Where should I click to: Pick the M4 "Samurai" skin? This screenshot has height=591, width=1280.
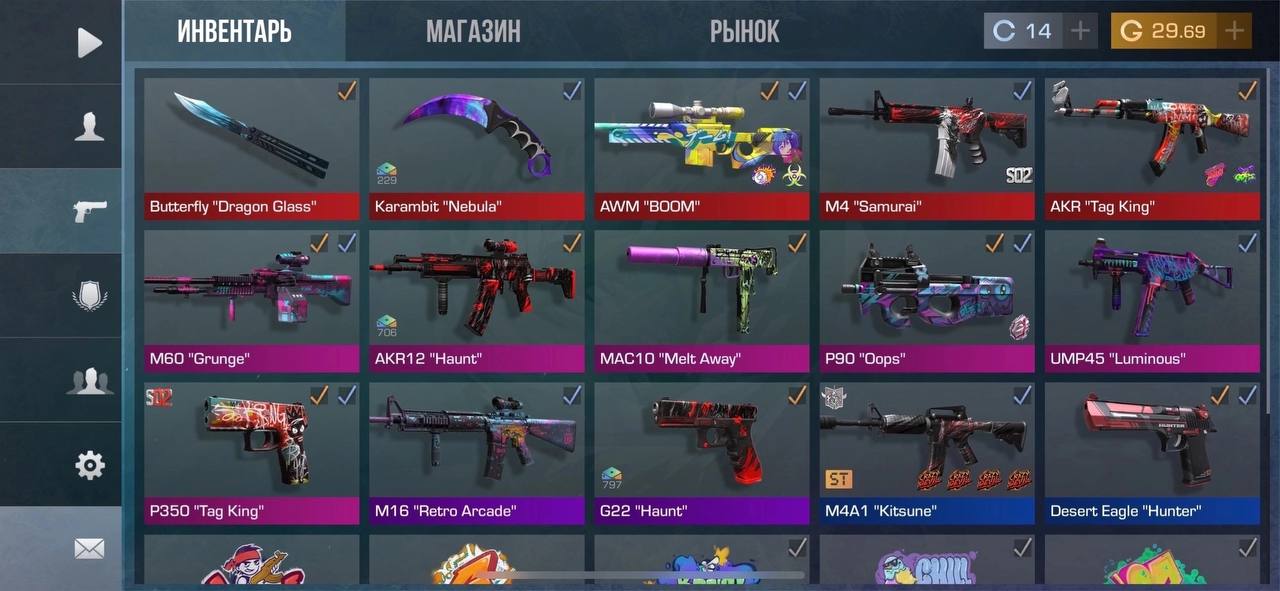(927, 148)
